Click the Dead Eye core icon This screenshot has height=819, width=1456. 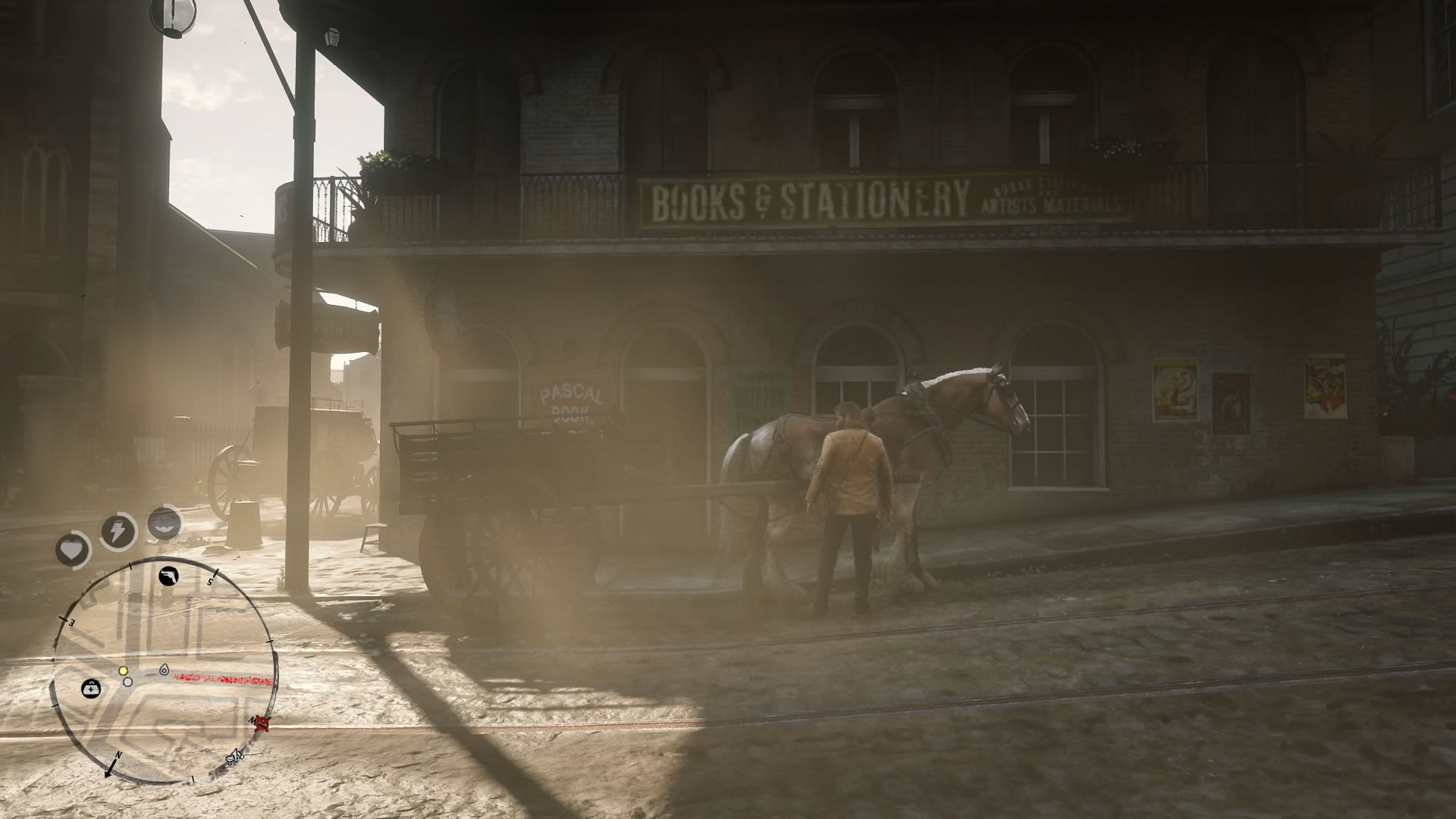click(x=165, y=522)
